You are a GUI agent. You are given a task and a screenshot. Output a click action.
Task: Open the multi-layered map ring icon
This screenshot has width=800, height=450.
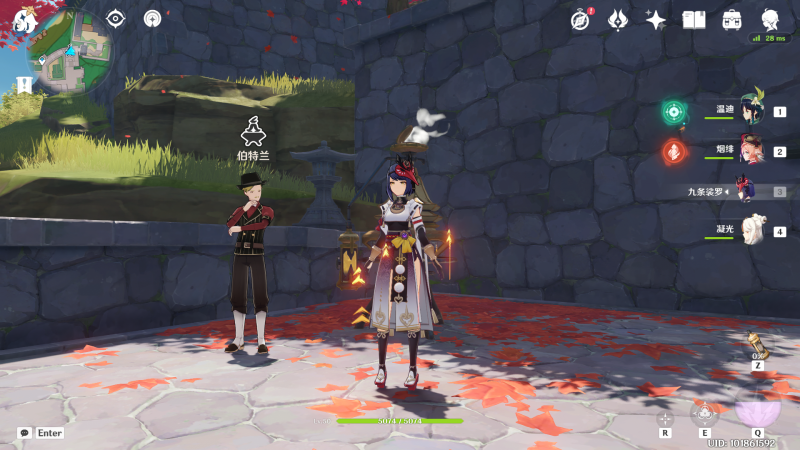pyautogui.click(x=152, y=18)
